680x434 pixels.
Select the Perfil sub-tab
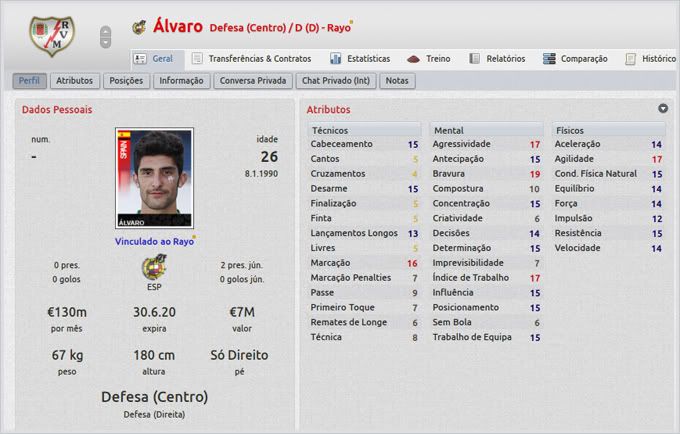[30, 80]
